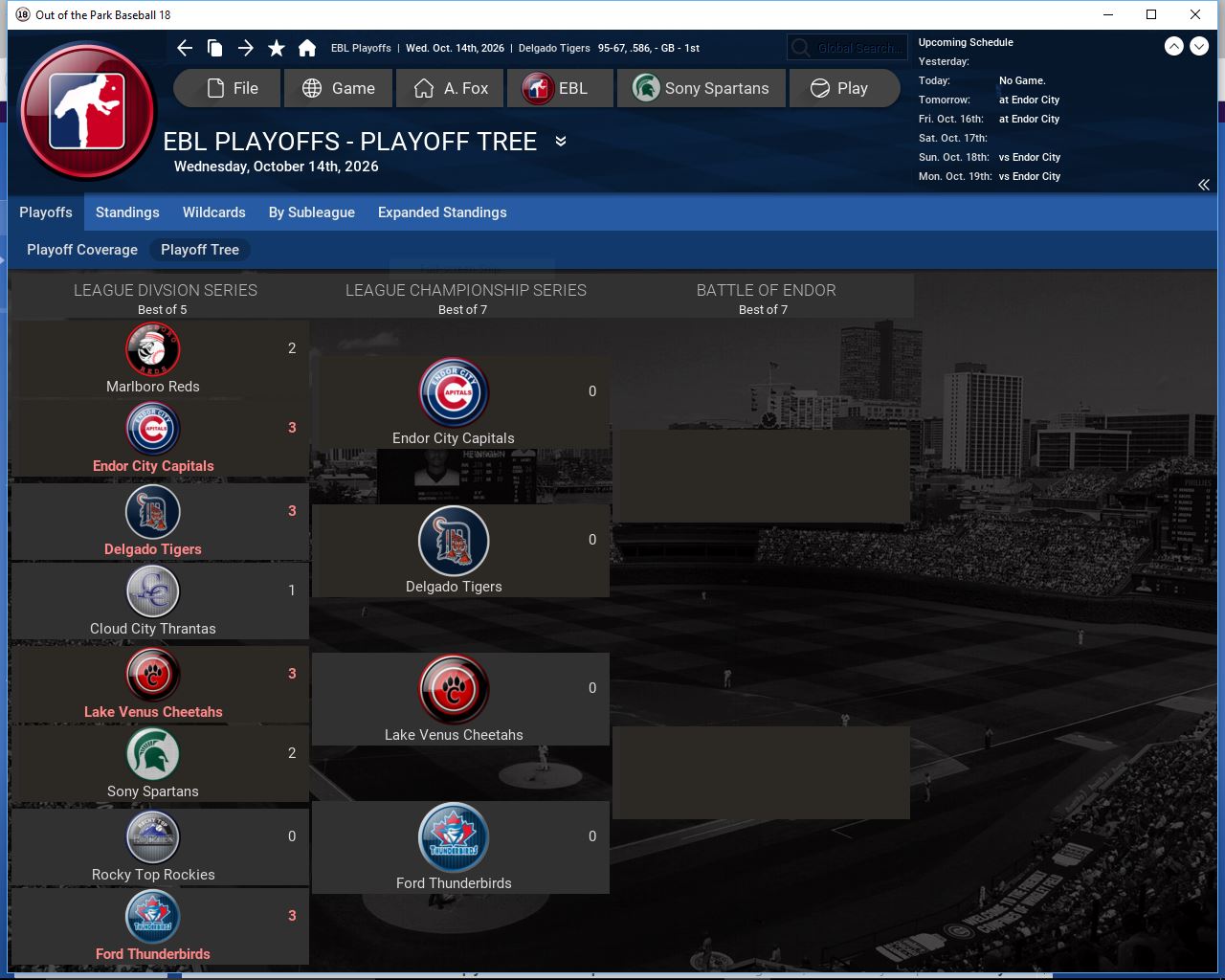Go back with the left arrow
This screenshot has width=1225, height=980.
pos(185,48)
